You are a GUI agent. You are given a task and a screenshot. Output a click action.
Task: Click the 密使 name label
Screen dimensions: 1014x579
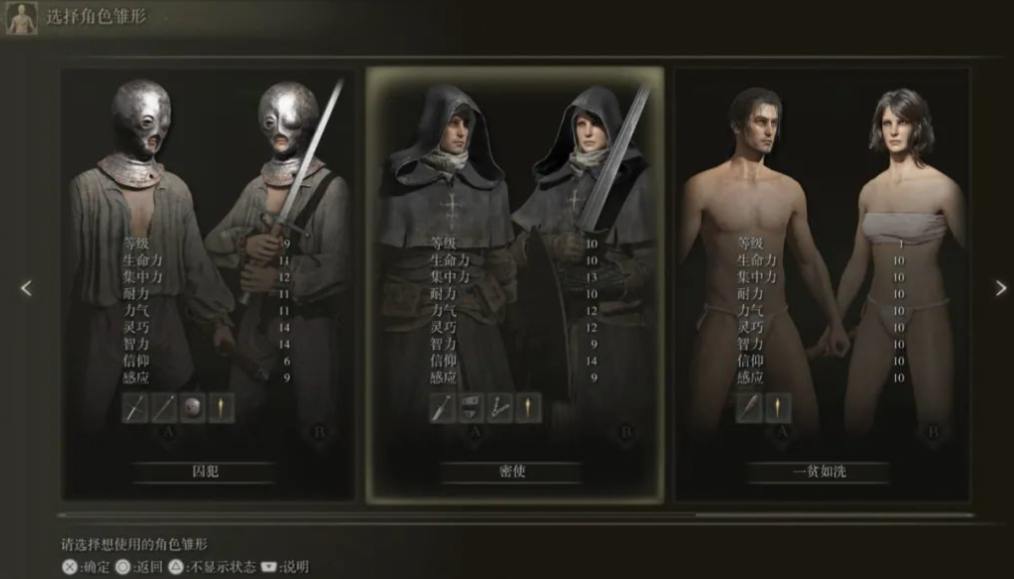tap(512, 471)
